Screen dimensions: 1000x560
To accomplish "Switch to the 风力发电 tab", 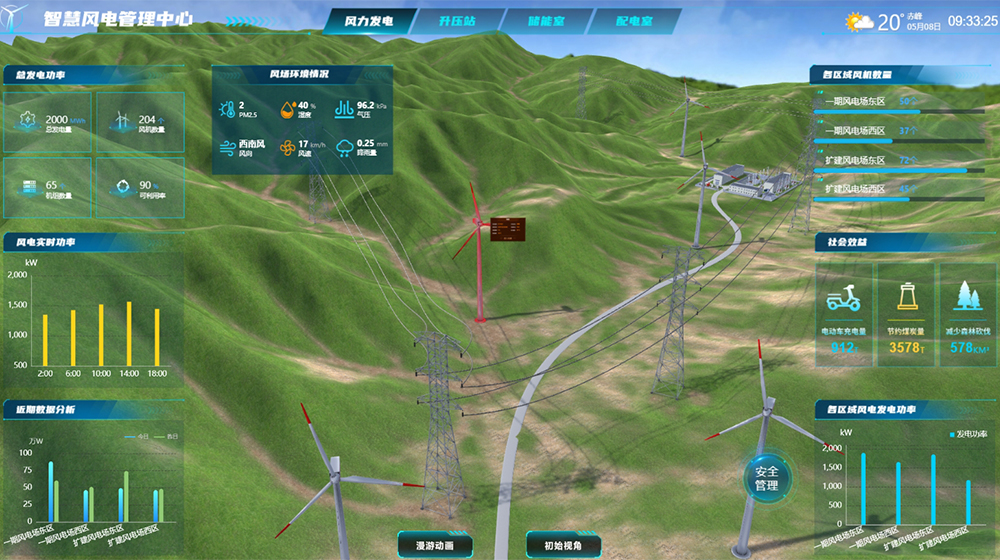I will [368, 21].
